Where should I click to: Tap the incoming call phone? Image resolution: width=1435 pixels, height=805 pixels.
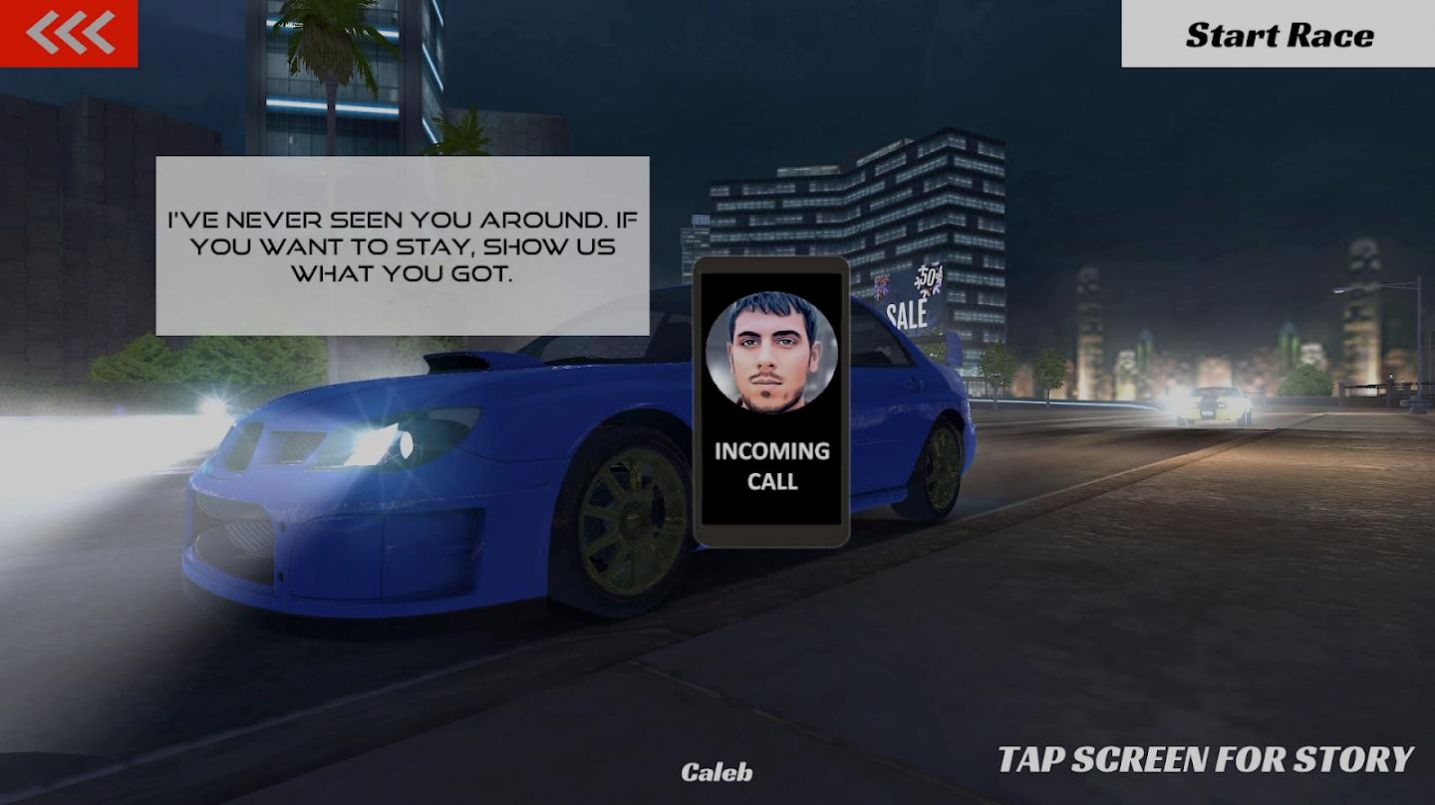pyautogui.click(x=771, y=402)
